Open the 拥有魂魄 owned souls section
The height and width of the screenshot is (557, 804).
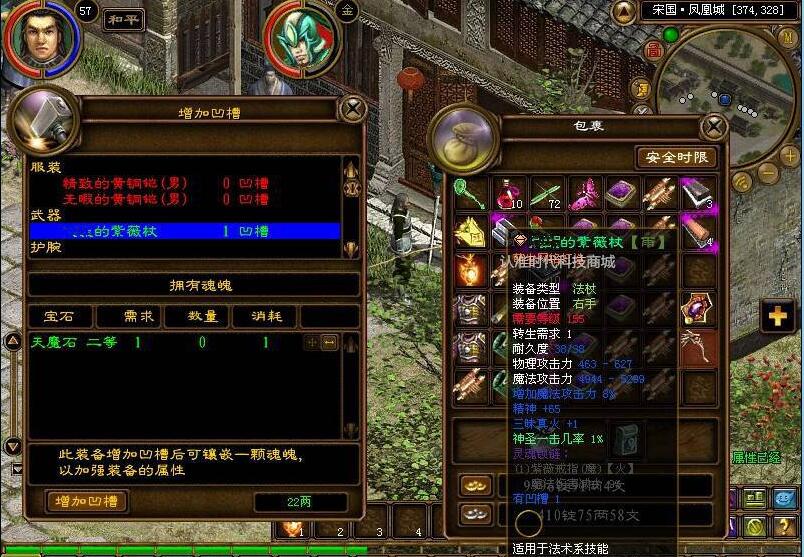point(193,285)
